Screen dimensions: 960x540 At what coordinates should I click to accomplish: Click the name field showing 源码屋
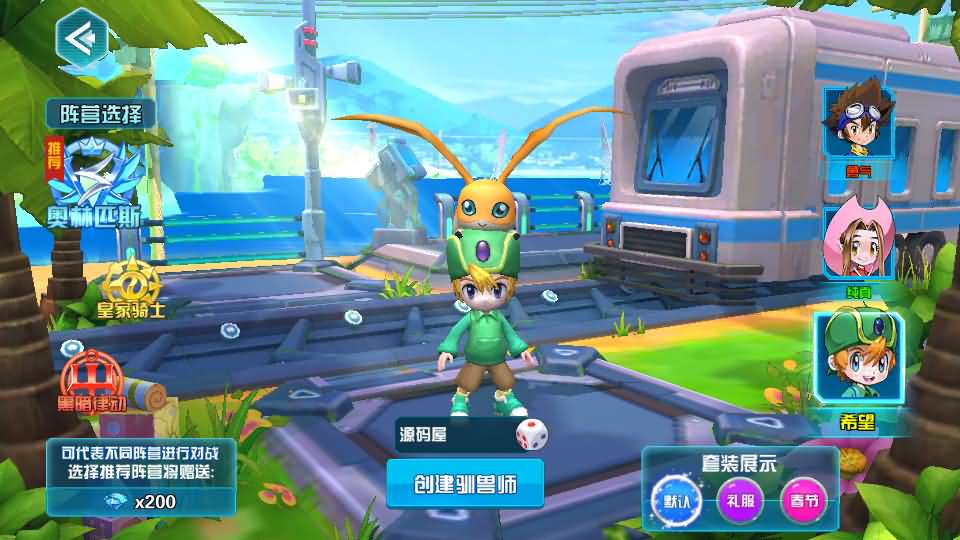click(452, 435)
